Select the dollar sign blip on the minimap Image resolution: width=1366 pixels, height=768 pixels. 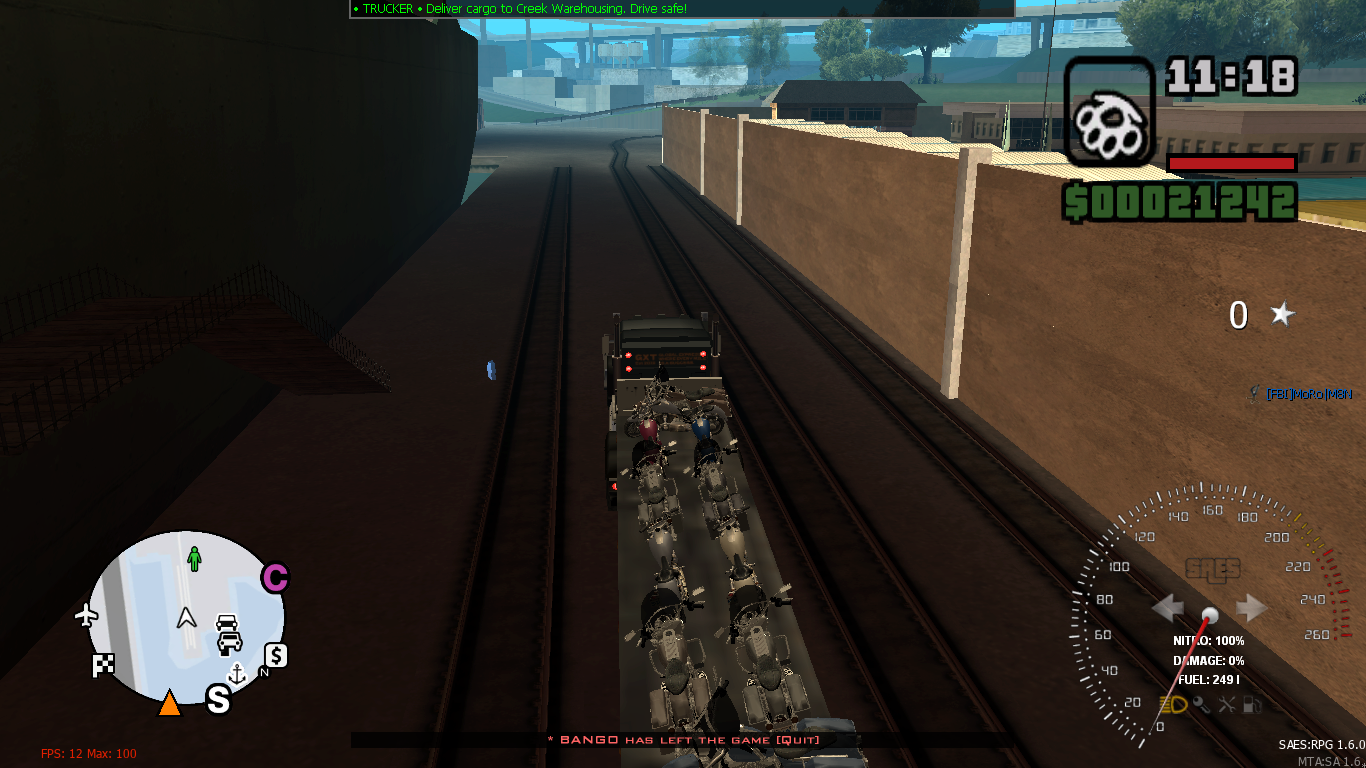click(x=276, y=656)
